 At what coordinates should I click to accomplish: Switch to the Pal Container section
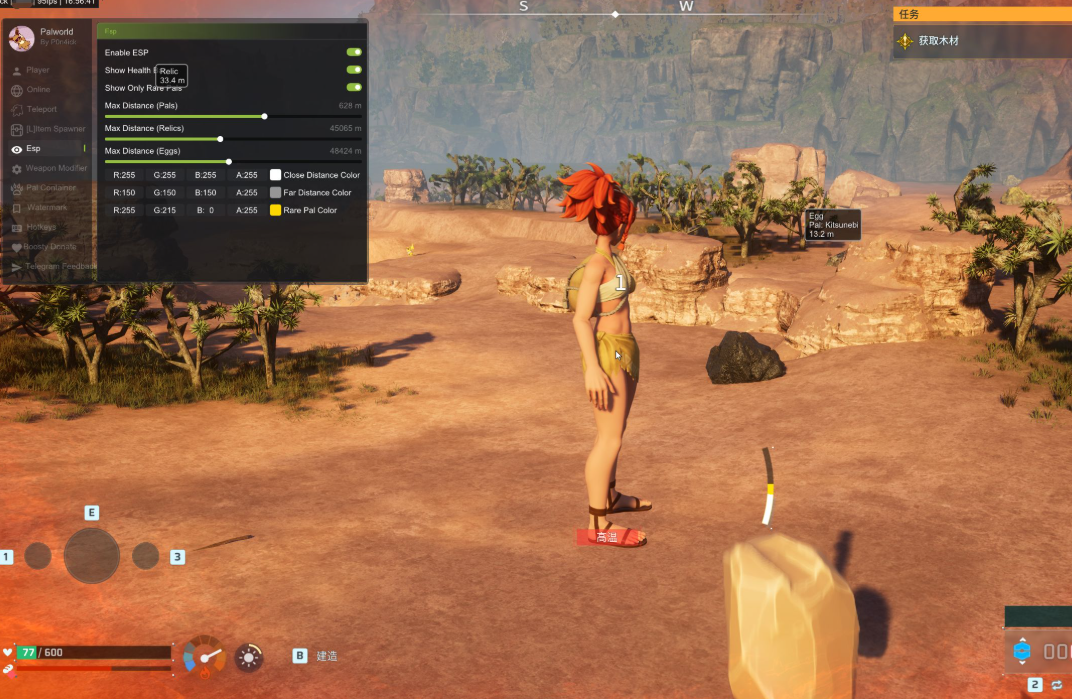(50, 188)
